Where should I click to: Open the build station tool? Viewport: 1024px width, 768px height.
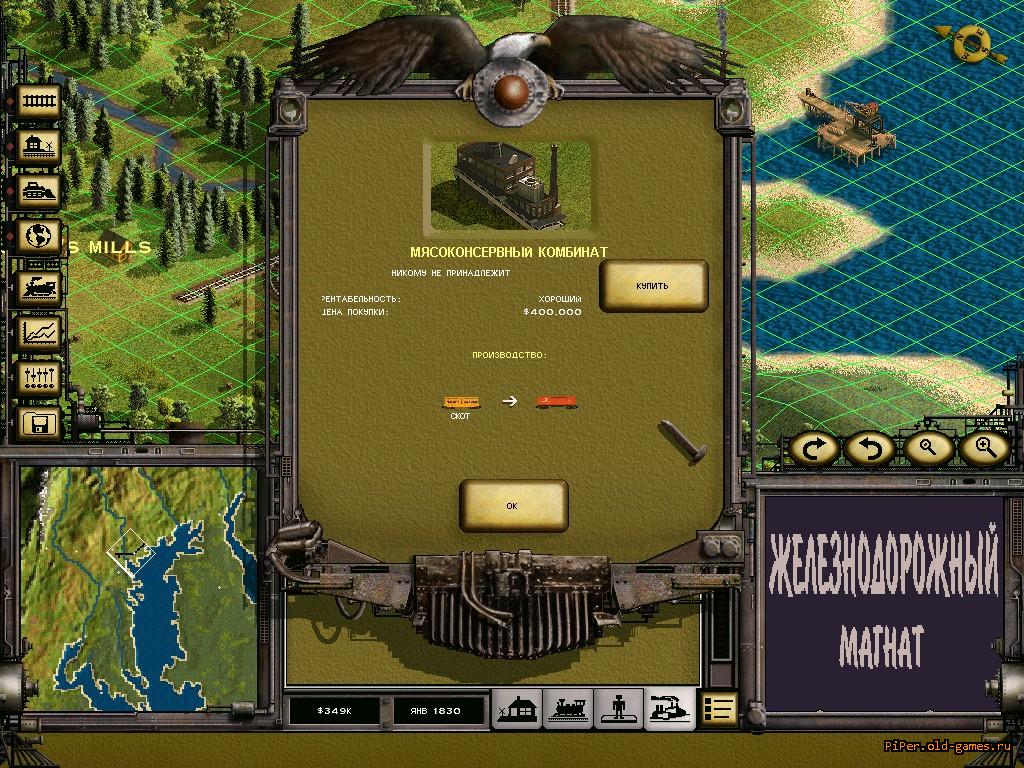pyautogui.click(x=39, y=148)
